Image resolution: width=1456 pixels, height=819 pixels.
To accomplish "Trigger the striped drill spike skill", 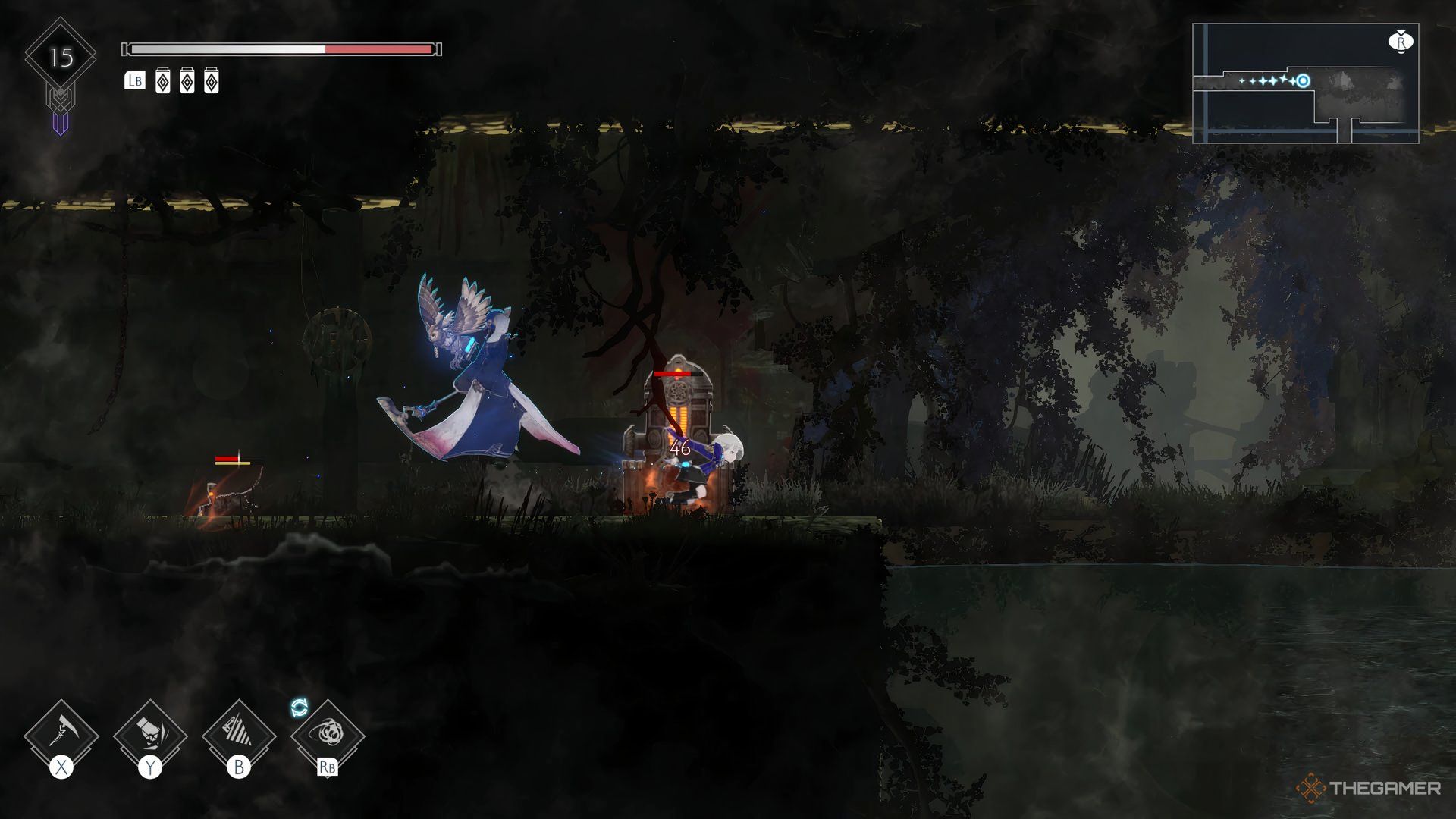I will (x=239, y=736).
